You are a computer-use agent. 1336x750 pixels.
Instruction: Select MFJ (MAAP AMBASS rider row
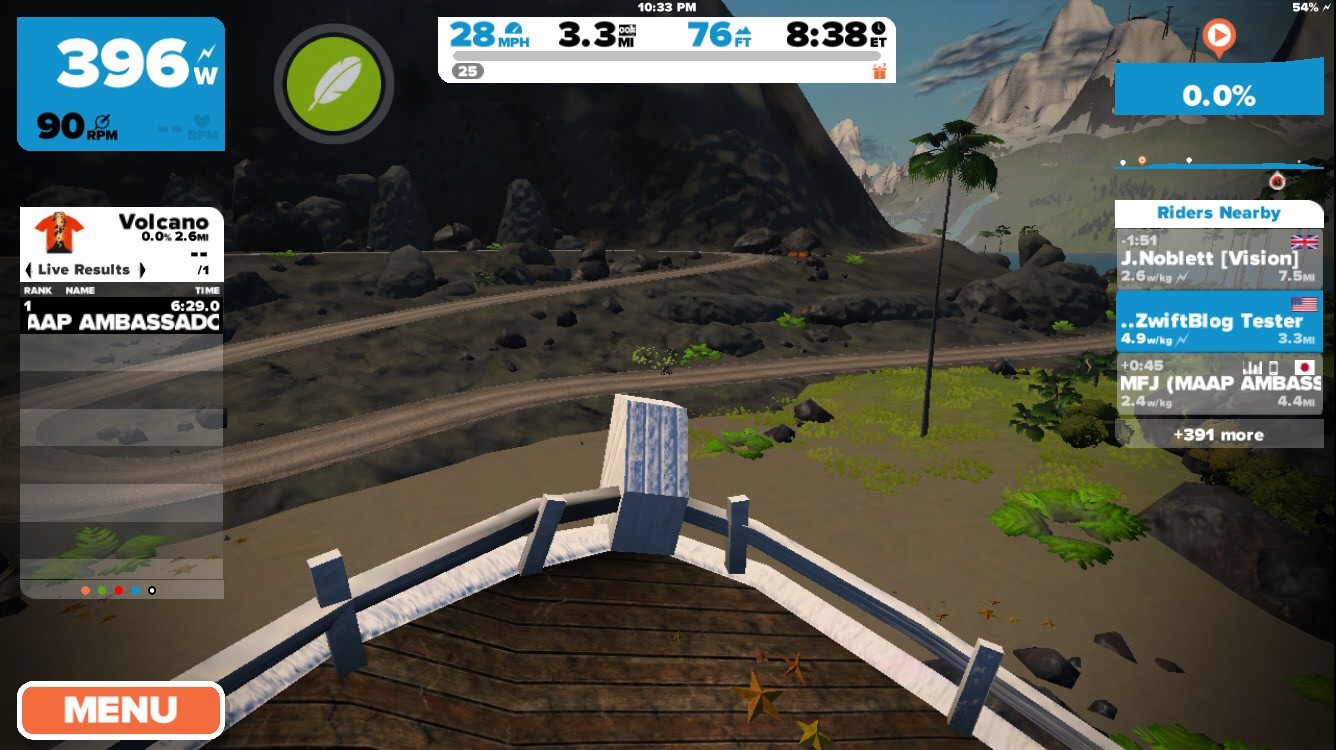coord(1218,383)
